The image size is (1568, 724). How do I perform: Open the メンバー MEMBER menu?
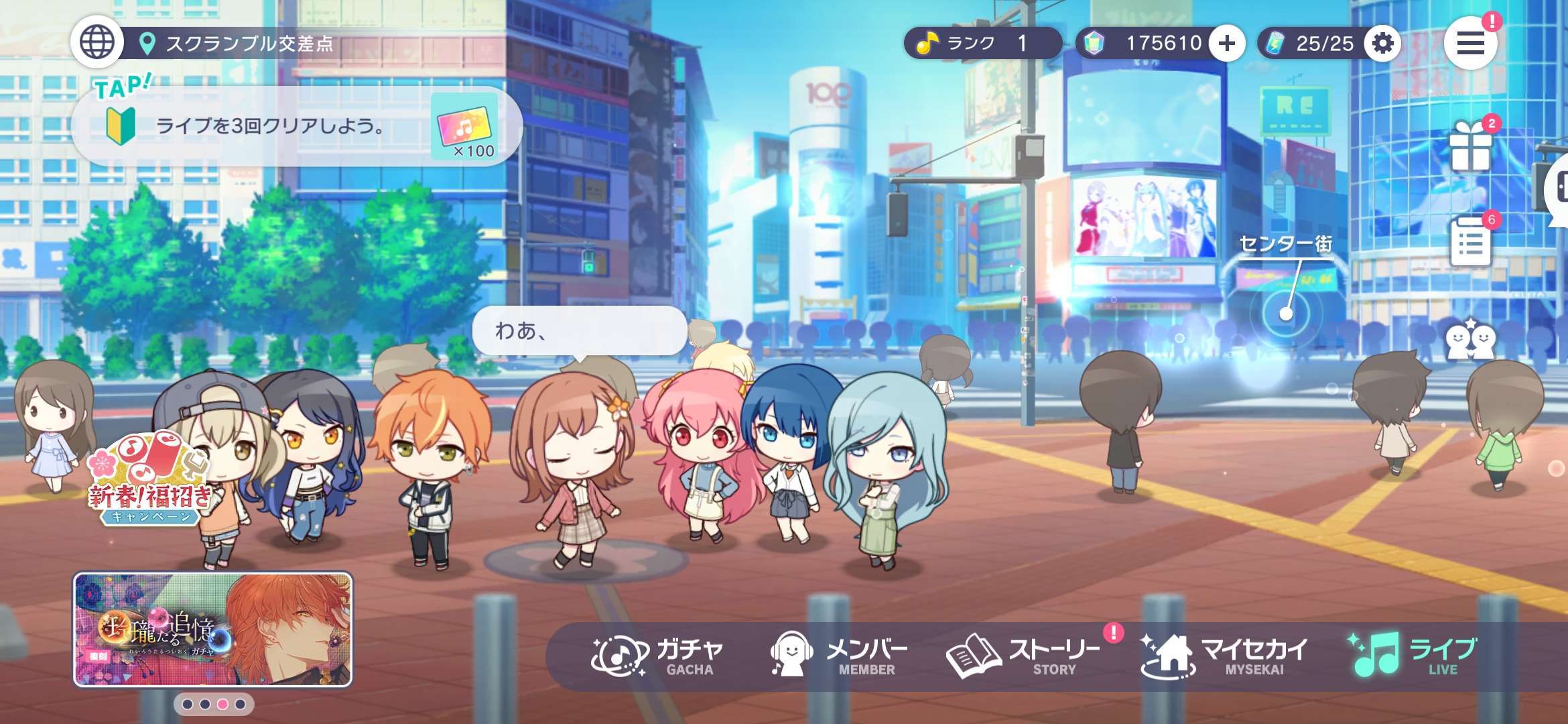pos(840,656)
